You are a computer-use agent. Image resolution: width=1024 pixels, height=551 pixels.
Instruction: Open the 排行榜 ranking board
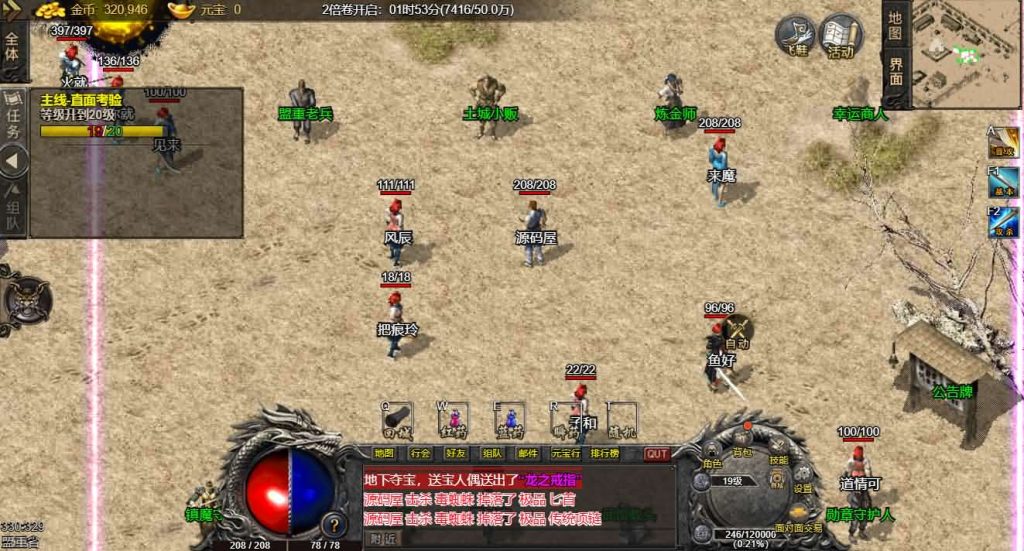605,453
